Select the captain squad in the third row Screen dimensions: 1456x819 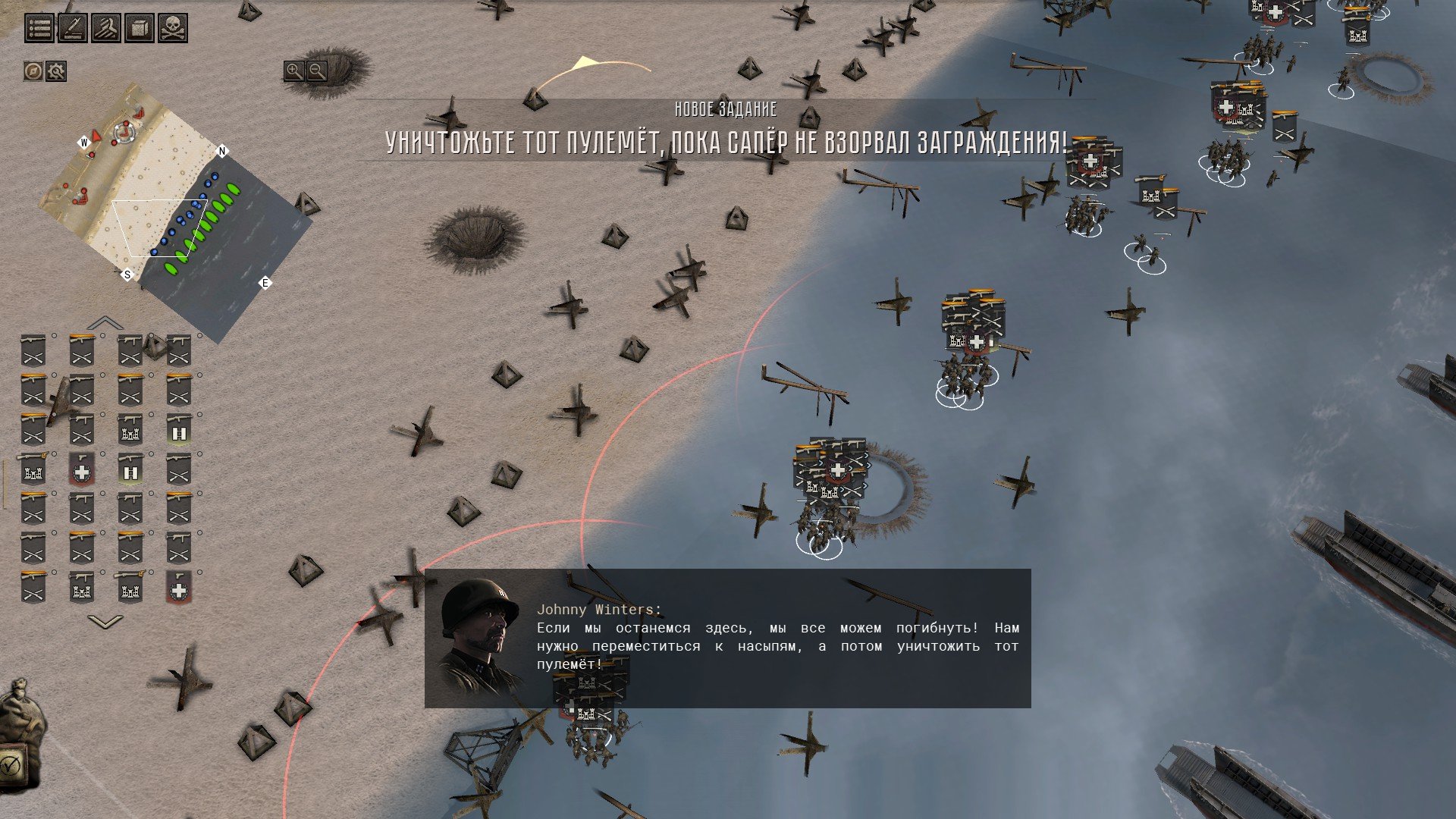coord(179,431)
